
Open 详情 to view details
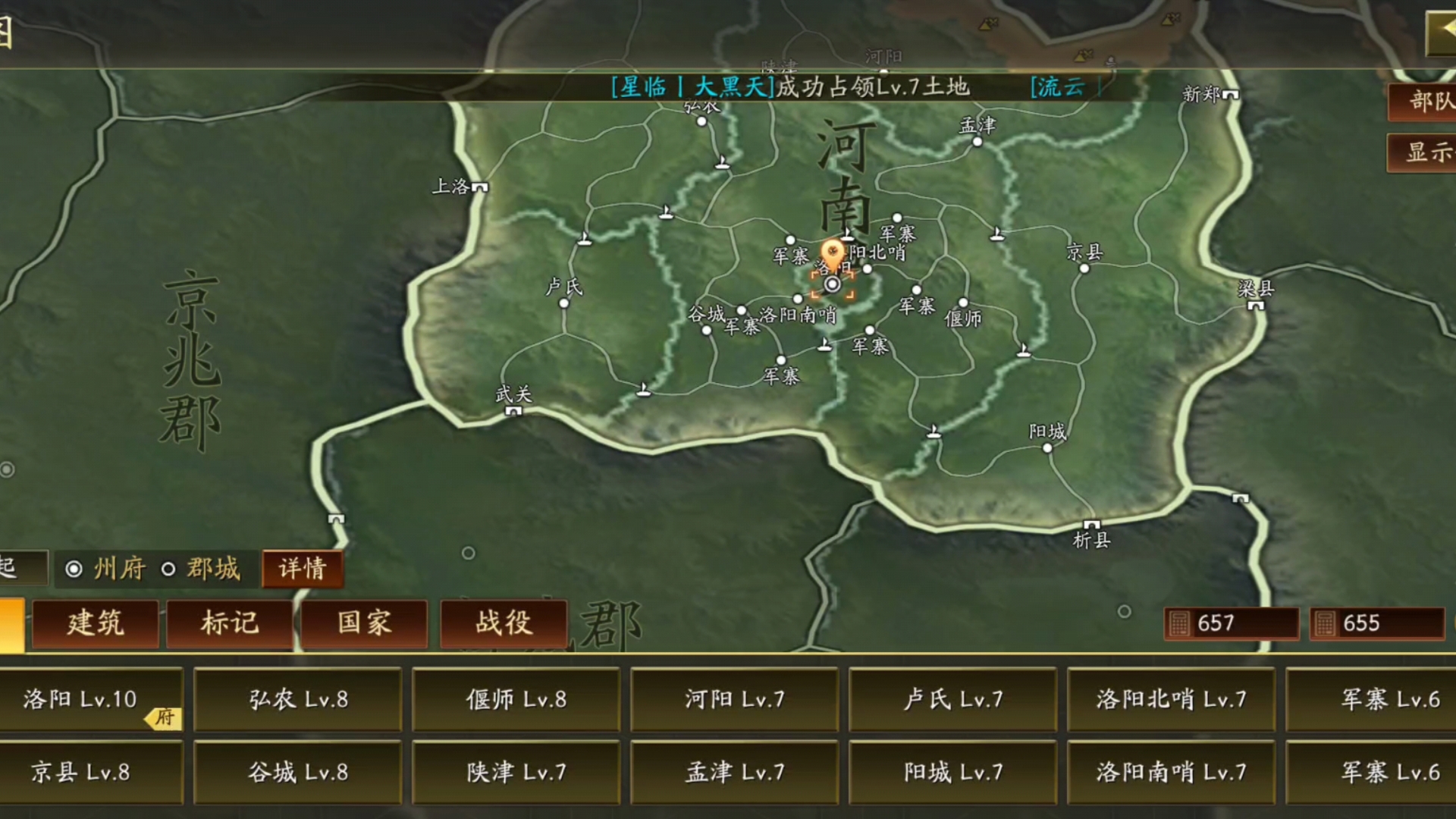(x=300, y=570)
